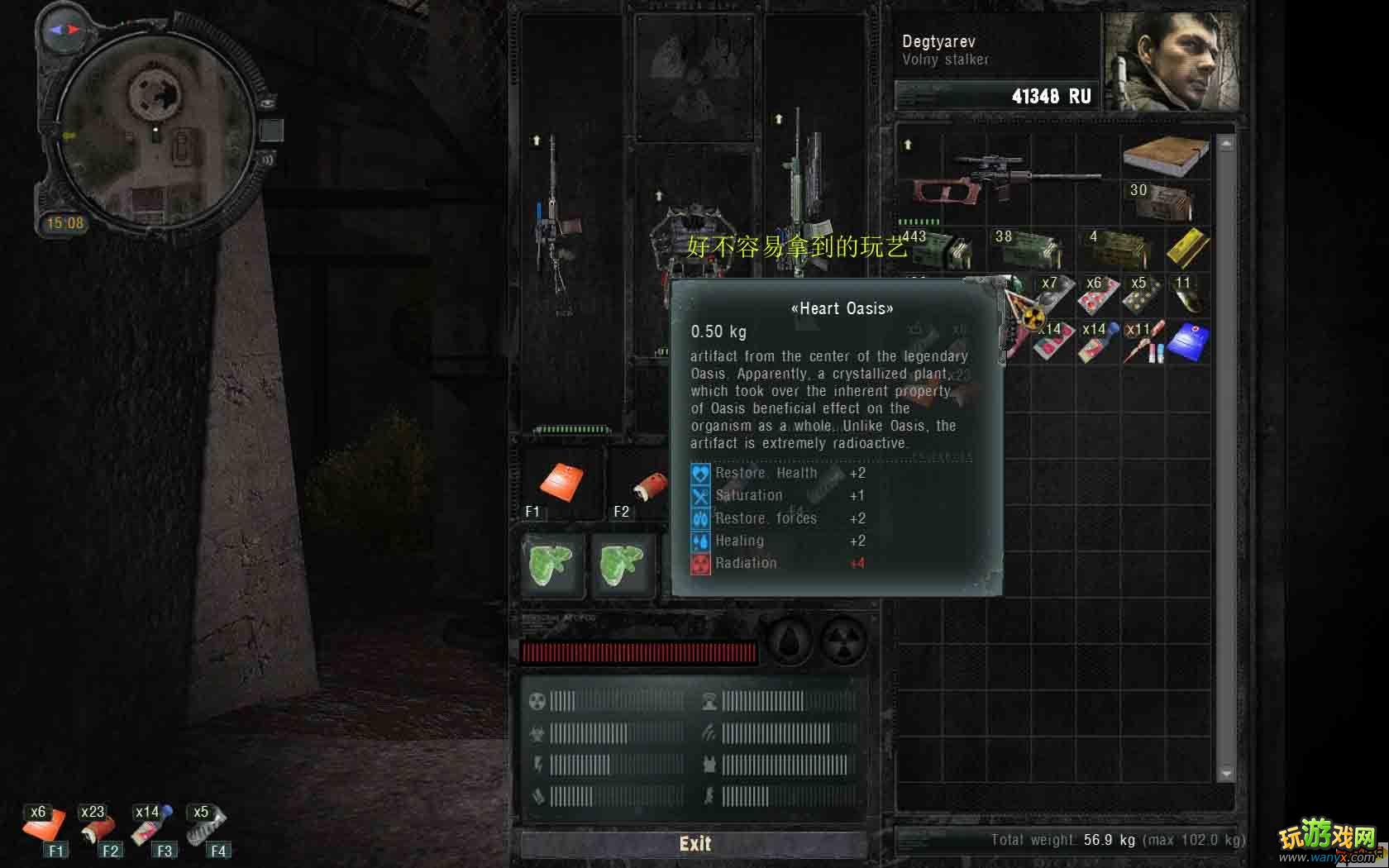Click the Exit button
This screenshot has width=1389, height=868.
[x=694, y=843]
